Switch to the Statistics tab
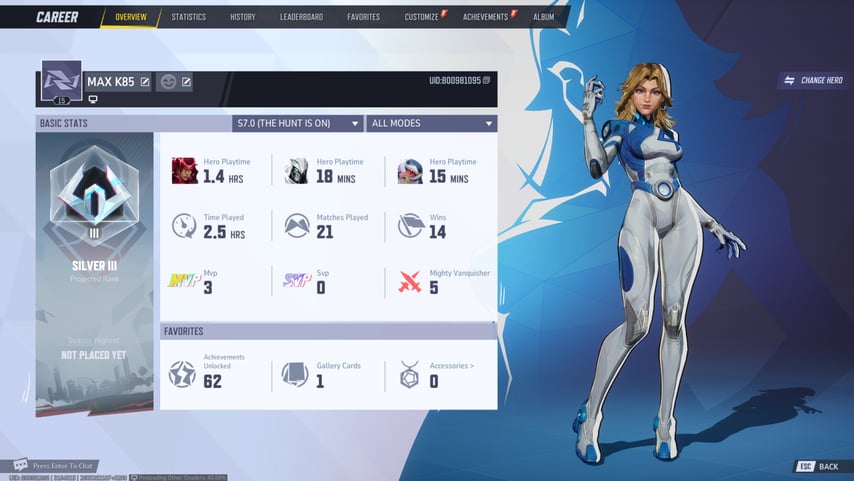 point(188,17)
